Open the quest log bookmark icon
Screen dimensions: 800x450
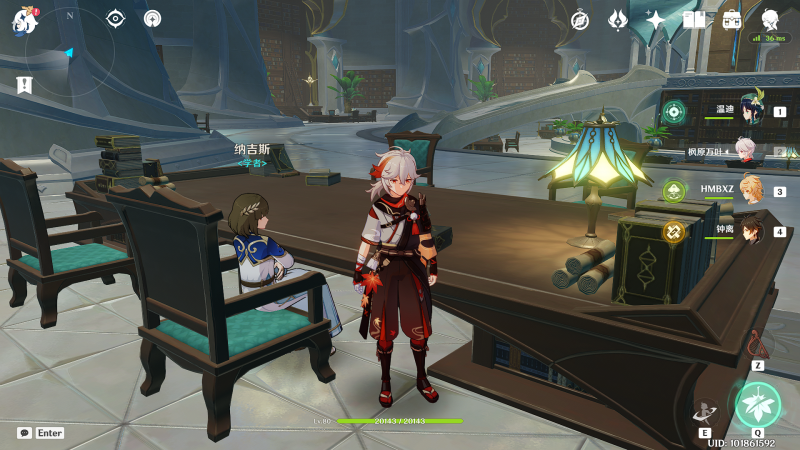(25, 86)
